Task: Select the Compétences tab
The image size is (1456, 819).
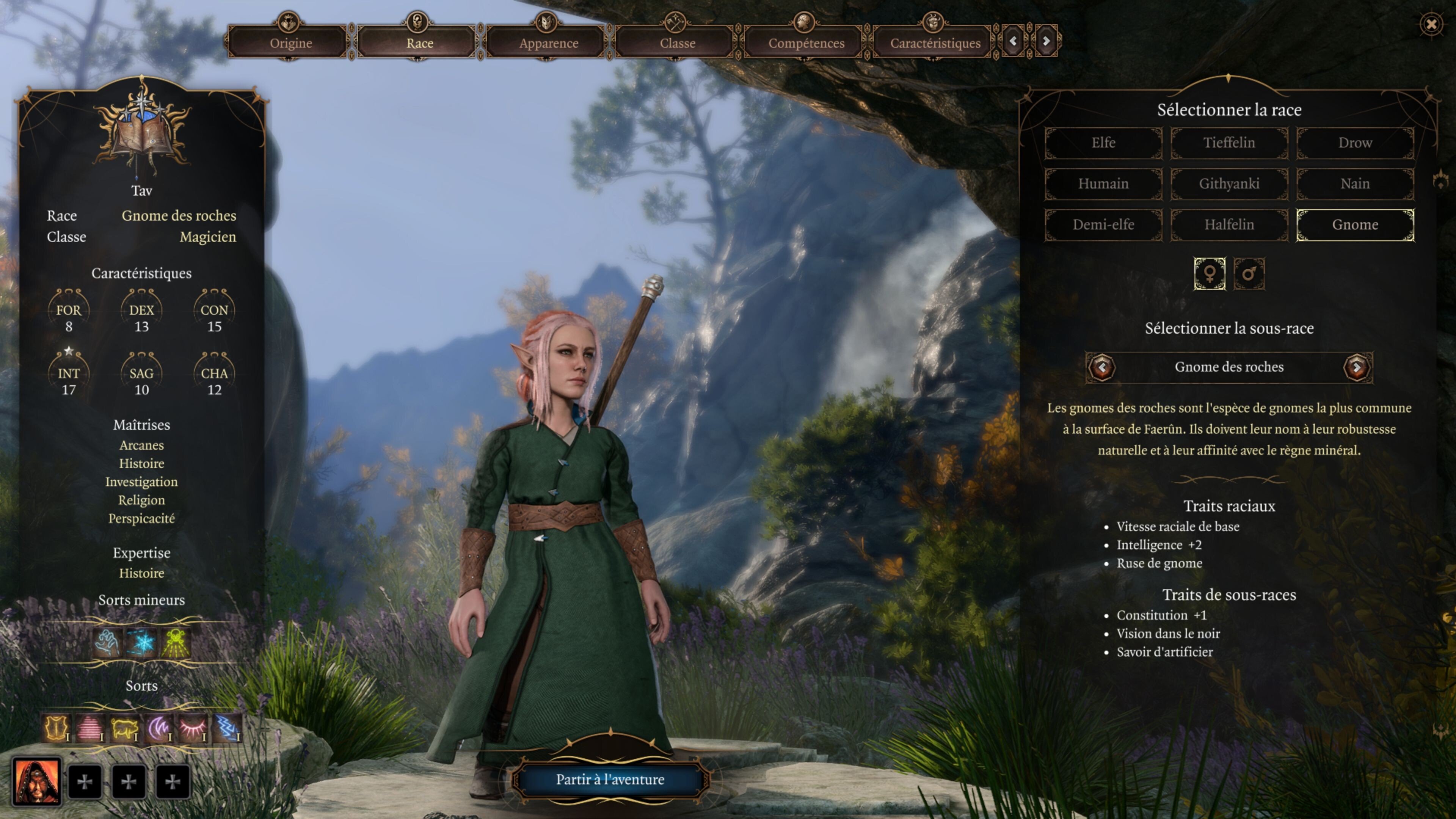Action: (x=806, y=43)
